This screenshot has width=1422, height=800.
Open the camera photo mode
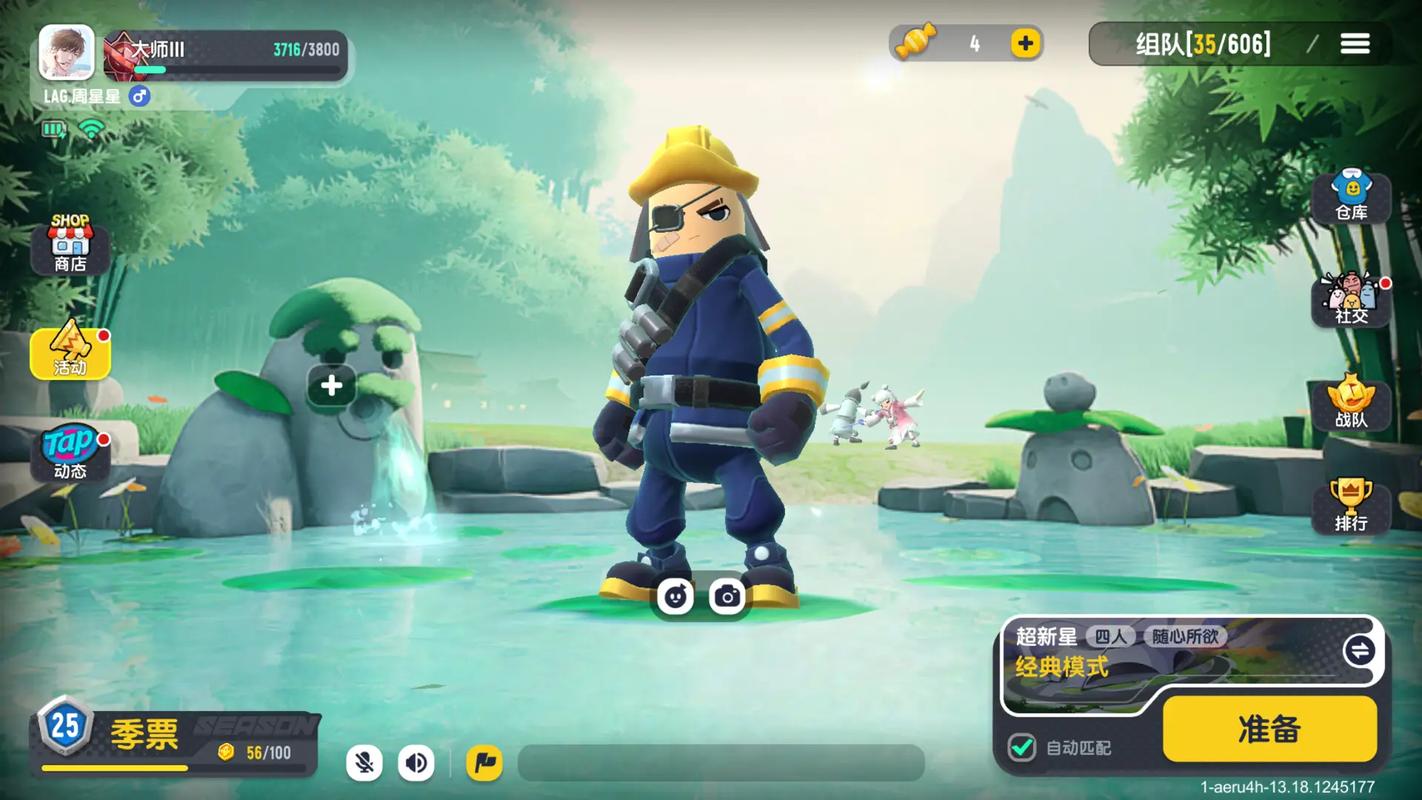(727, 597)
